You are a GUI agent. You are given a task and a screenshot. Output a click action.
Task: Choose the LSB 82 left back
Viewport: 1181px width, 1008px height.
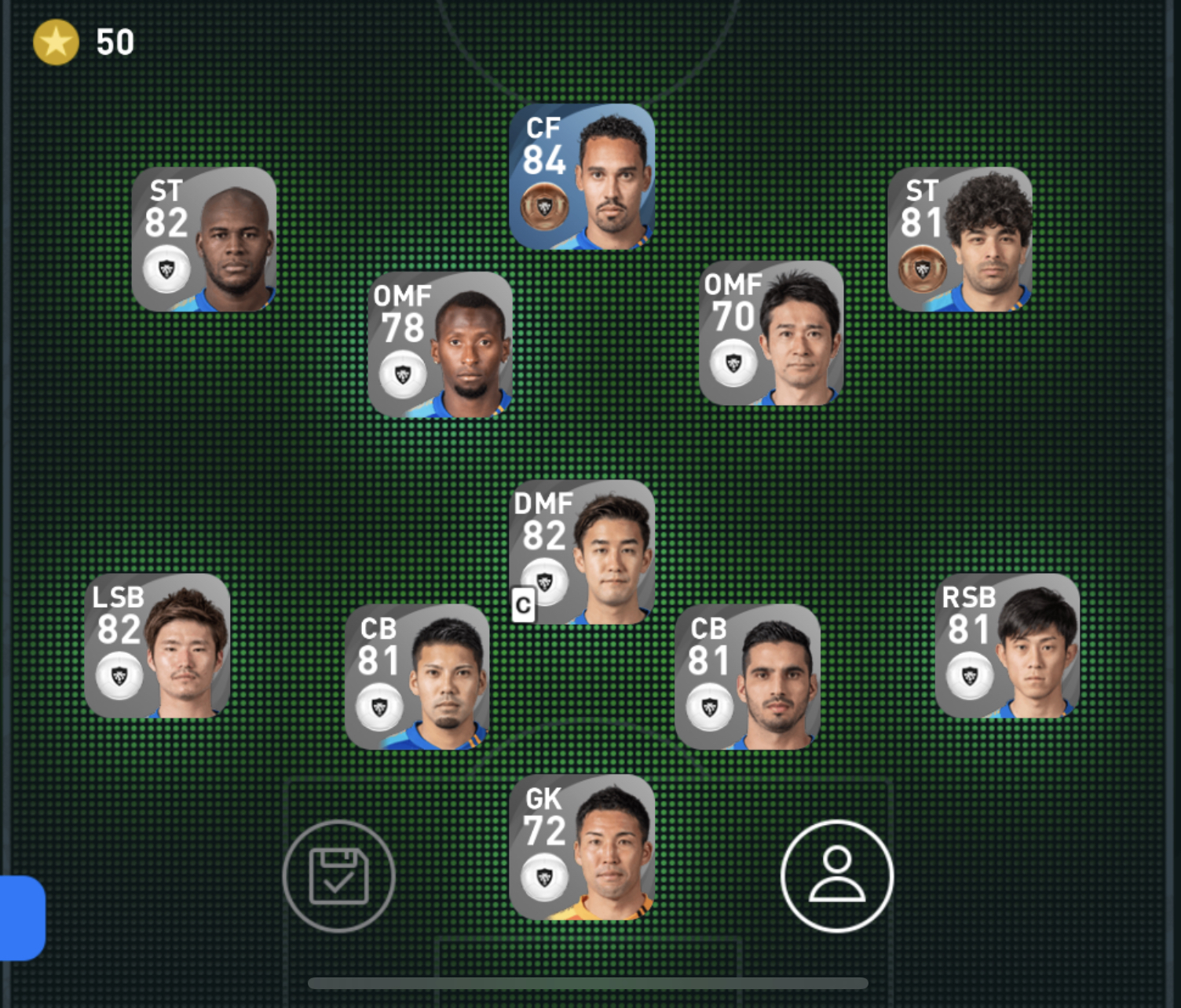click(158, 646)
